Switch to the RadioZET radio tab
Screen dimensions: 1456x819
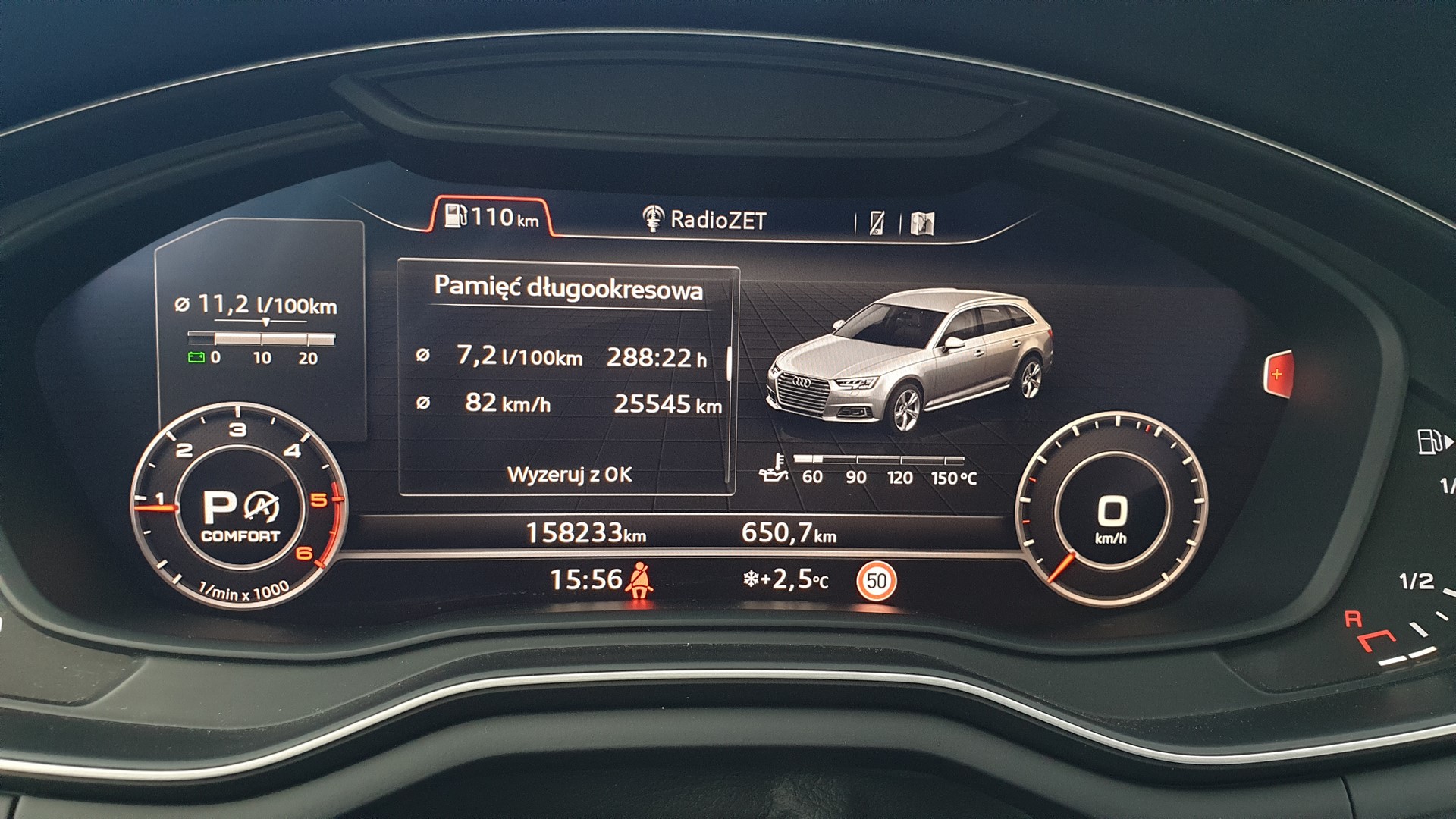[704, 220]
